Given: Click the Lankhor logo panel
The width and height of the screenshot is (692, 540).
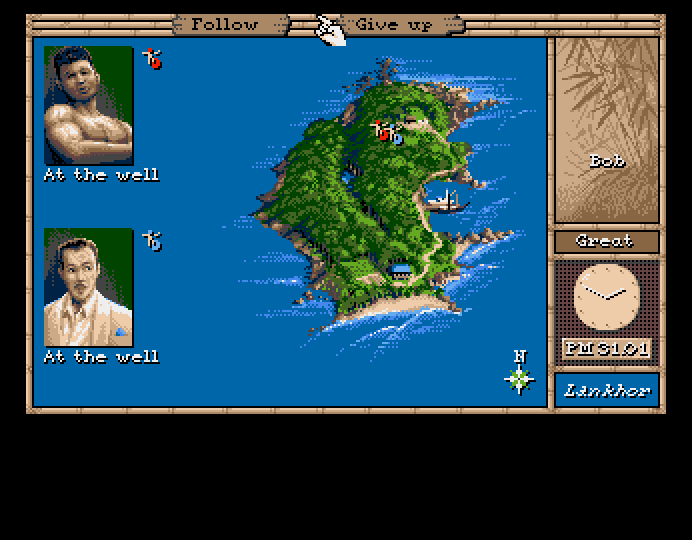Looking at the screenshot, I should click(x=607, y=390).
